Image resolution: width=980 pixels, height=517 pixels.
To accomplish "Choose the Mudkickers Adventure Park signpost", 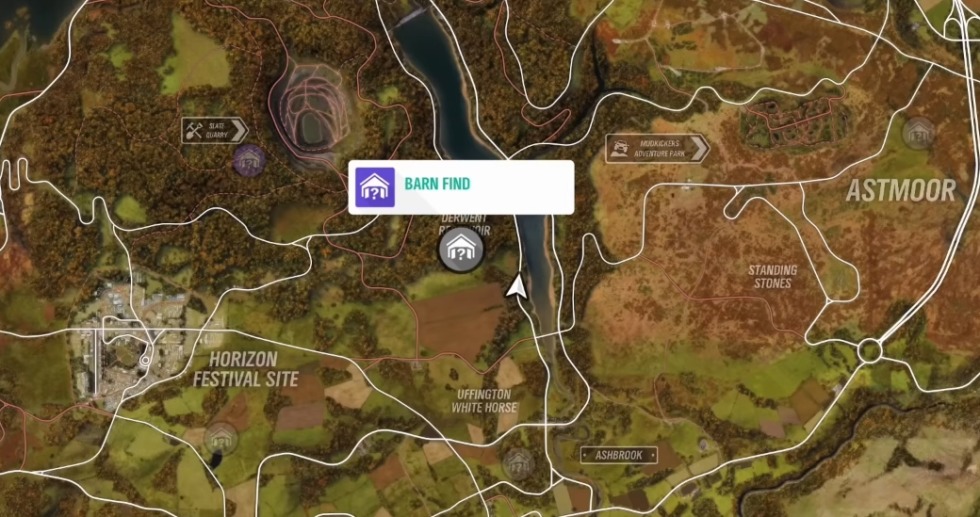I will click(x=657, y=149).
